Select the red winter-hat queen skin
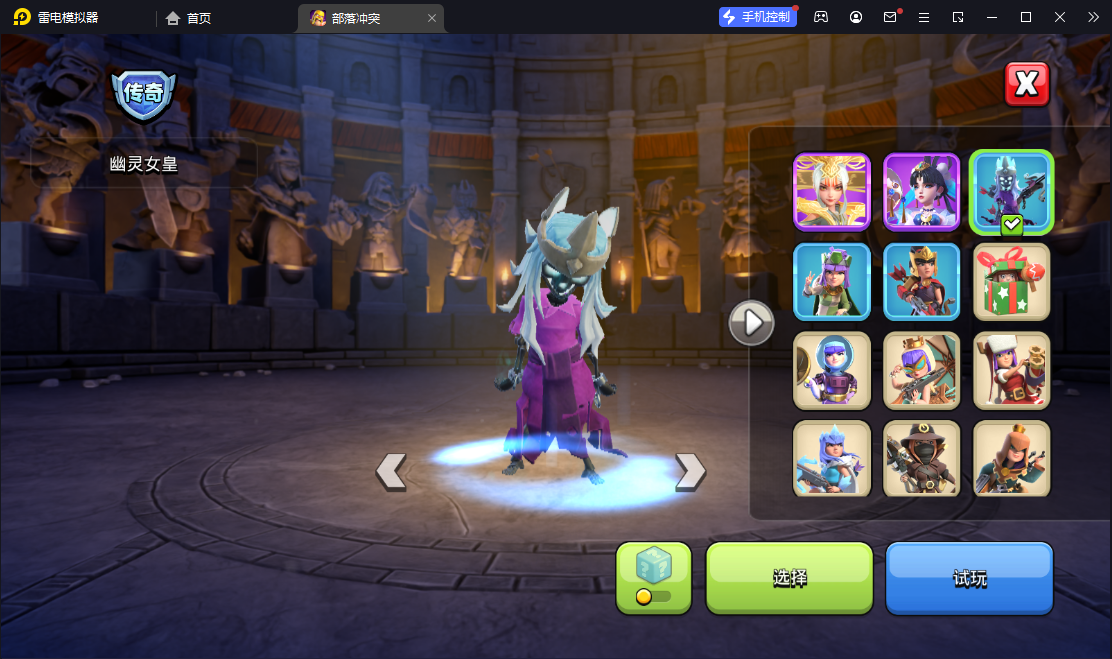The image size is (1112, 659). [x=1011, y=370]
